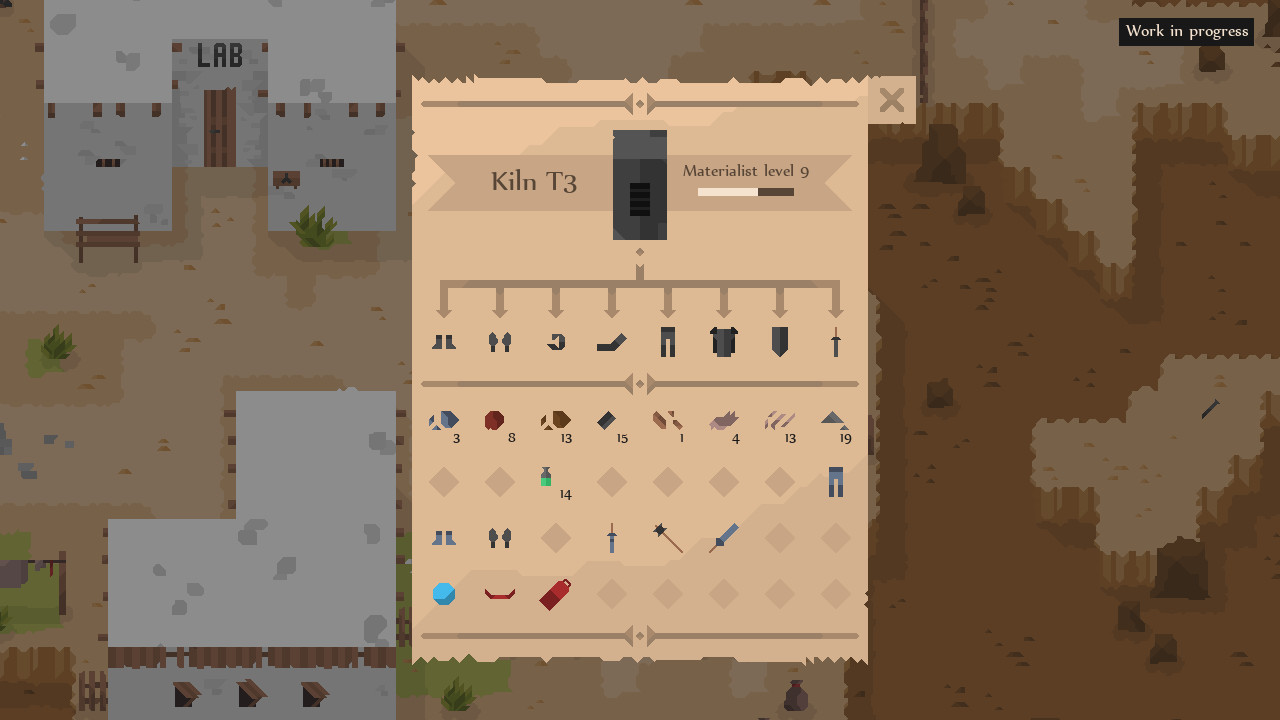Select the sword recipe at the far right
The height and width of the screenshot is (720, 1280).
836,340
